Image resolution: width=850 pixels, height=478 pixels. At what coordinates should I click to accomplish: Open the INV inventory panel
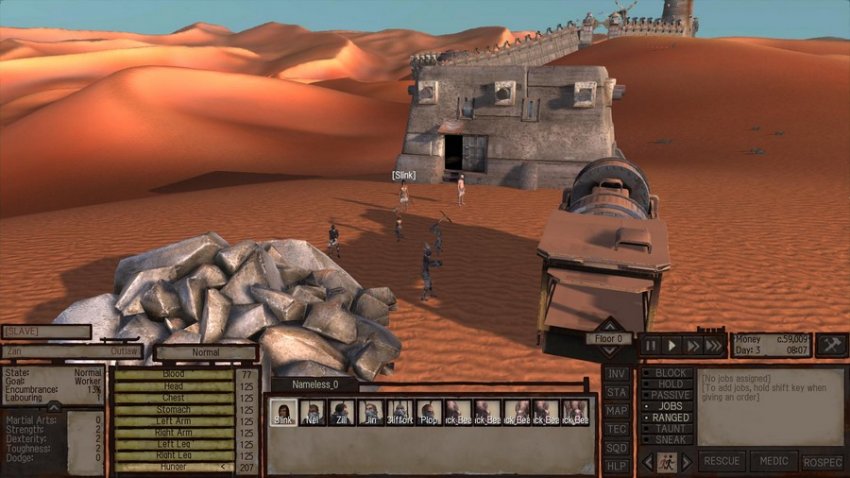617,374
